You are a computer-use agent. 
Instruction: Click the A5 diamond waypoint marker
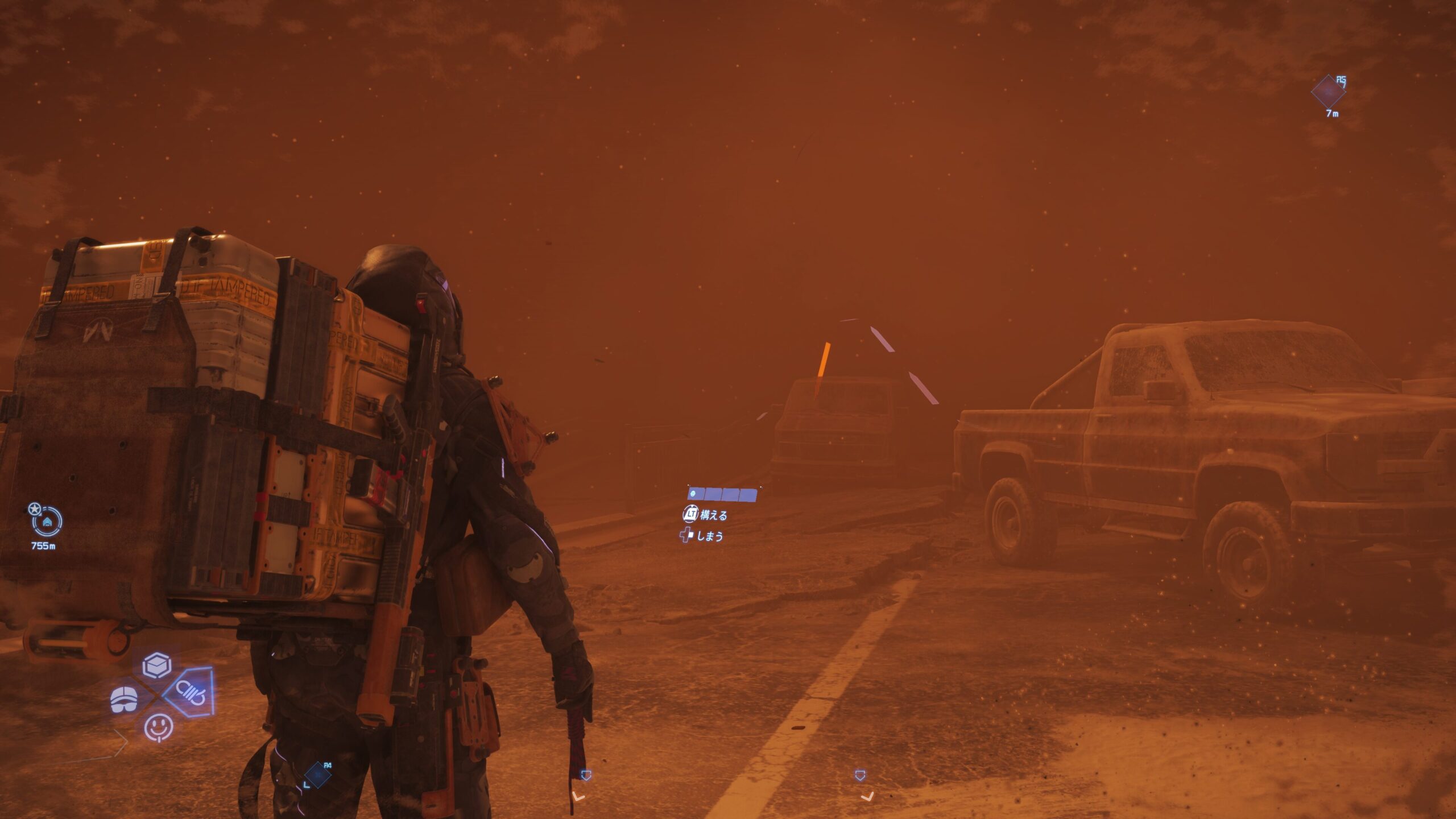tap(1329, 92)
